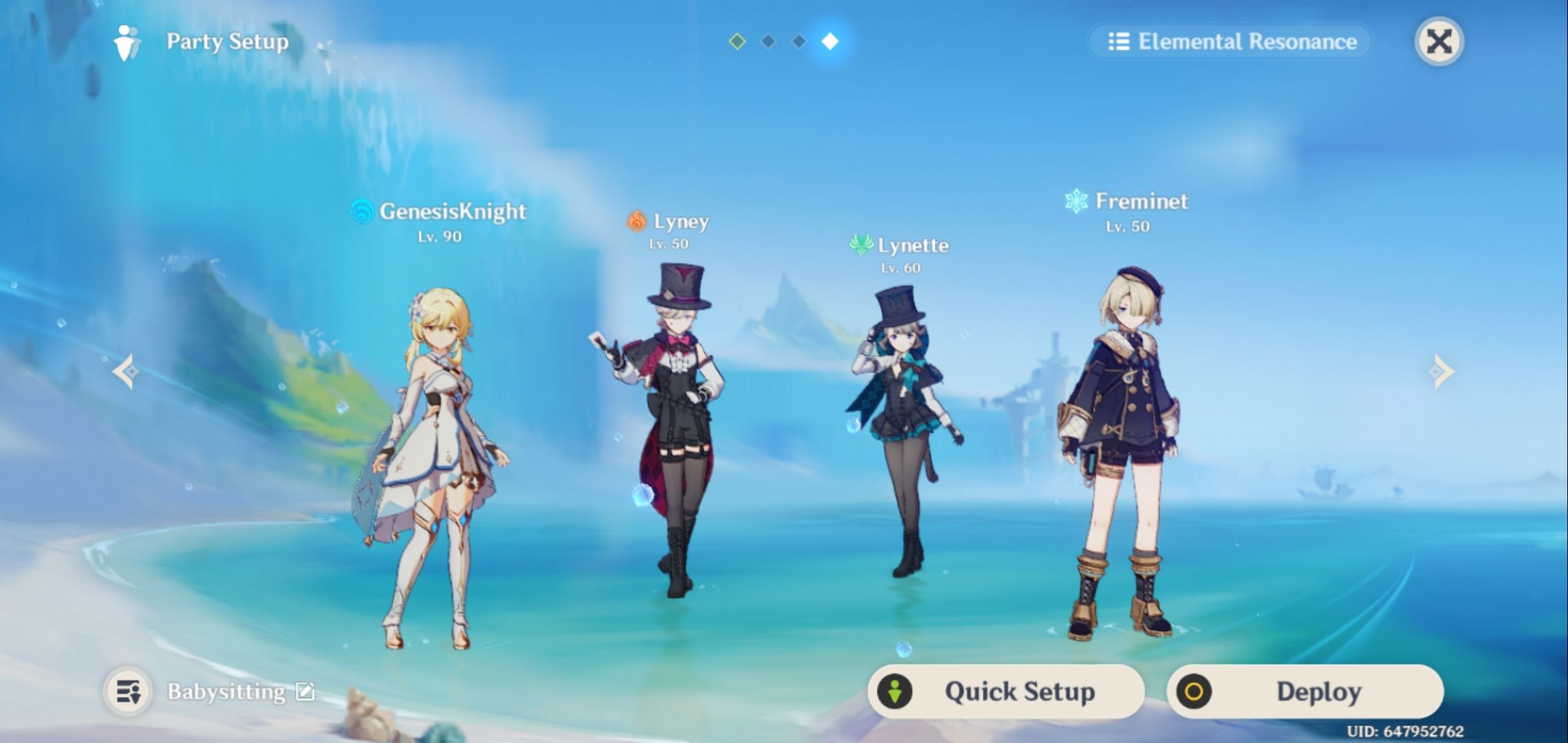Click the Pyro element icon beside Lyney
This screenshot has height=743, width=1568.
coord(637,222)
